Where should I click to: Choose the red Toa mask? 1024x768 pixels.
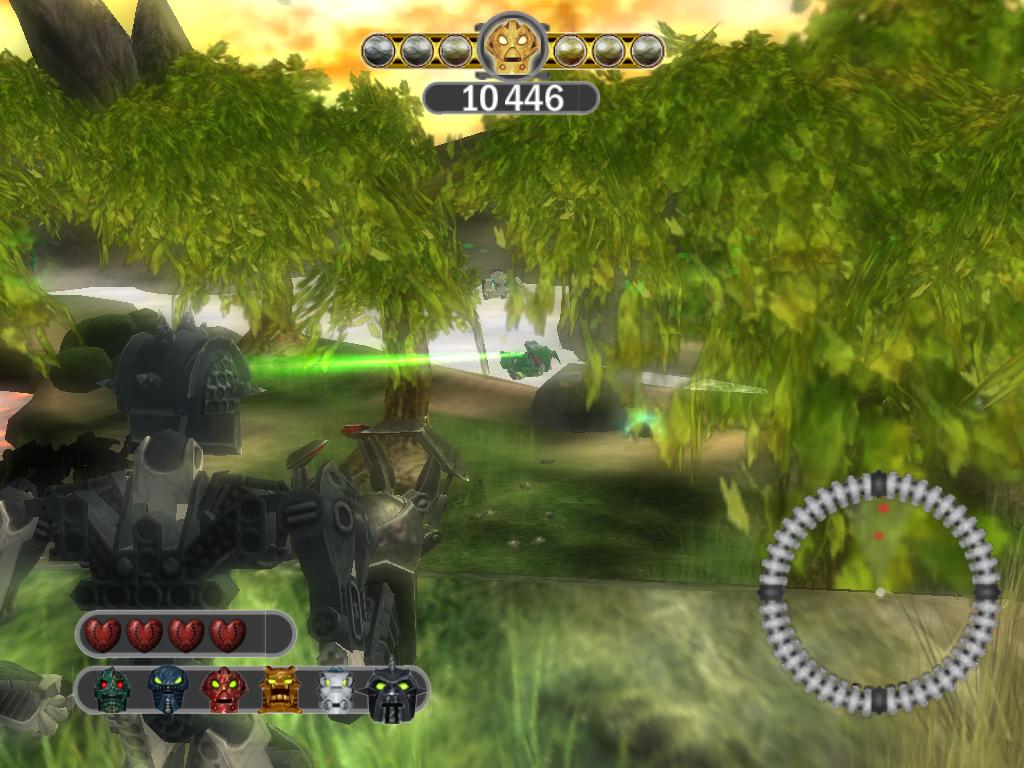pos(224,689)
